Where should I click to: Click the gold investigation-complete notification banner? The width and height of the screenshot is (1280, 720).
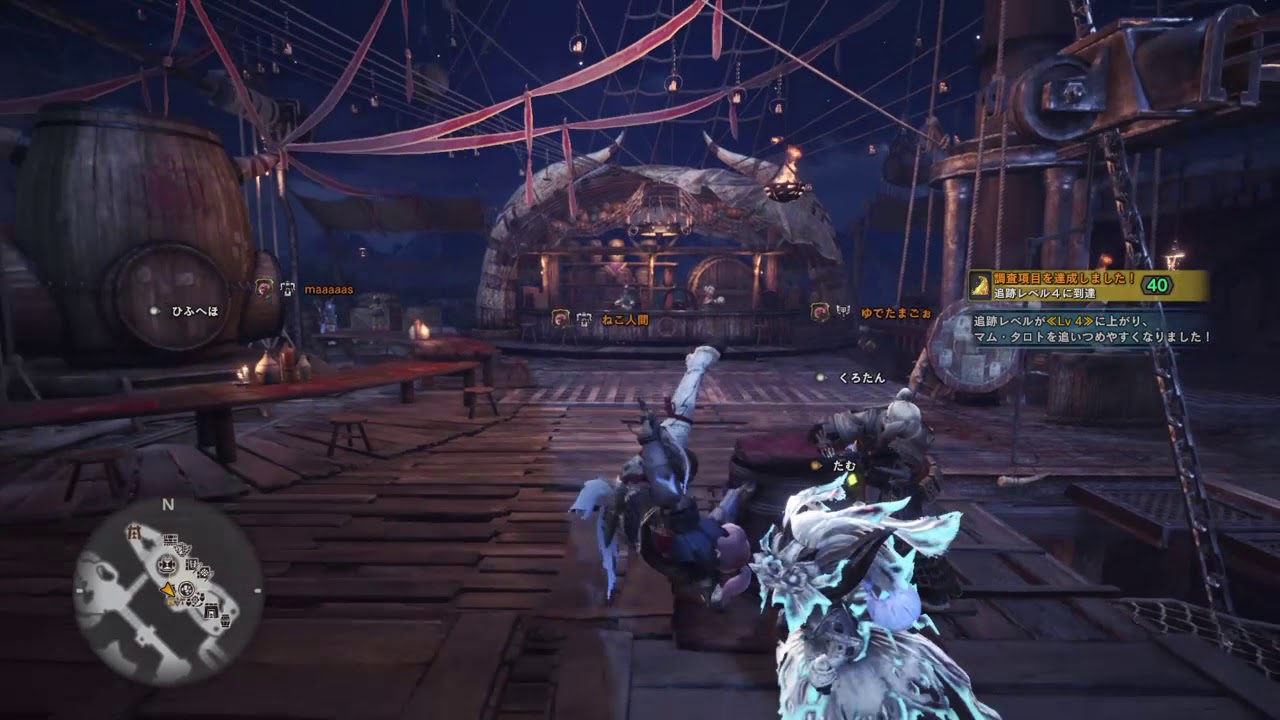[1087, 285]
